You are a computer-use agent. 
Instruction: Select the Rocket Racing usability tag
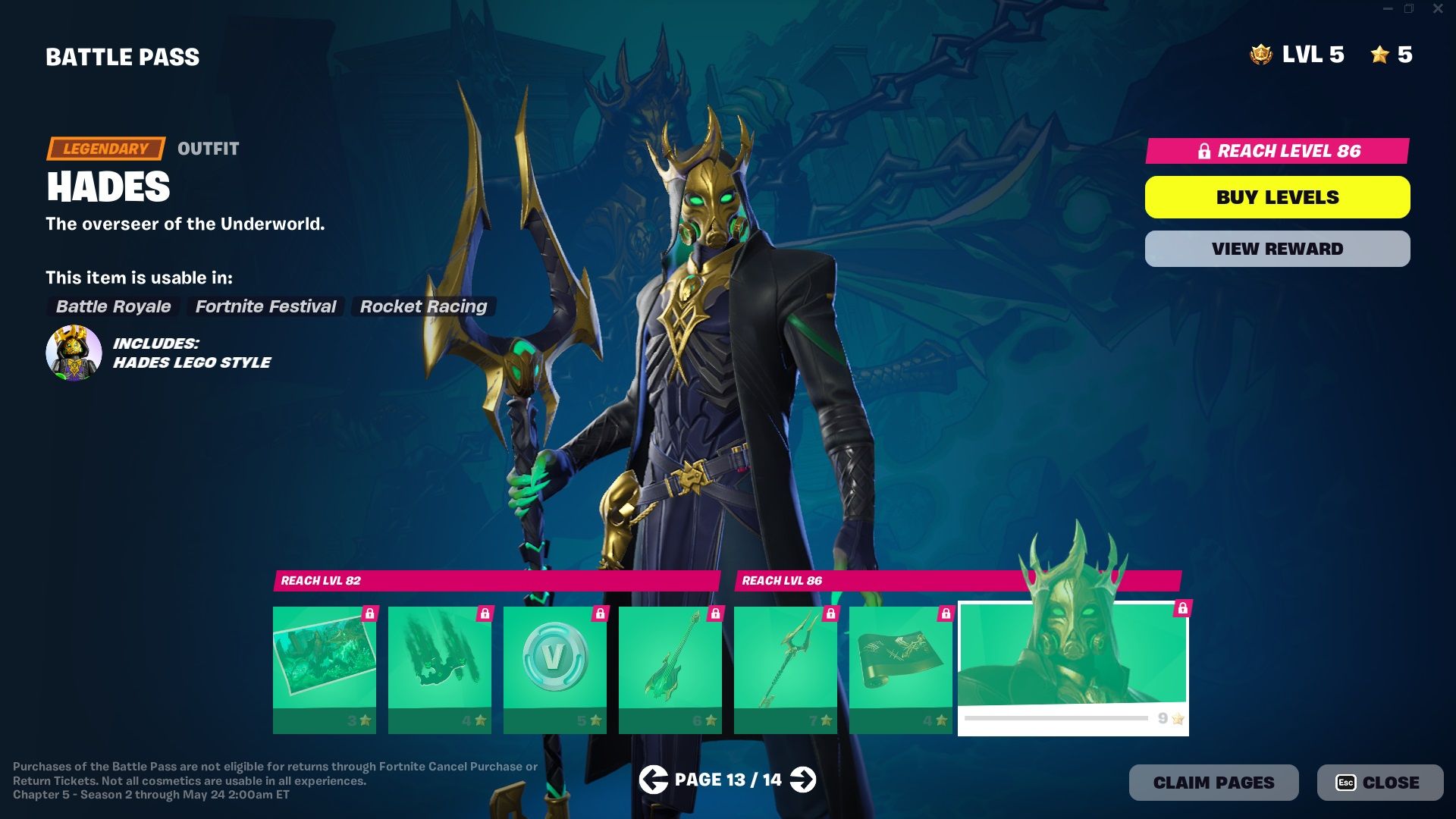click(422, 307)
